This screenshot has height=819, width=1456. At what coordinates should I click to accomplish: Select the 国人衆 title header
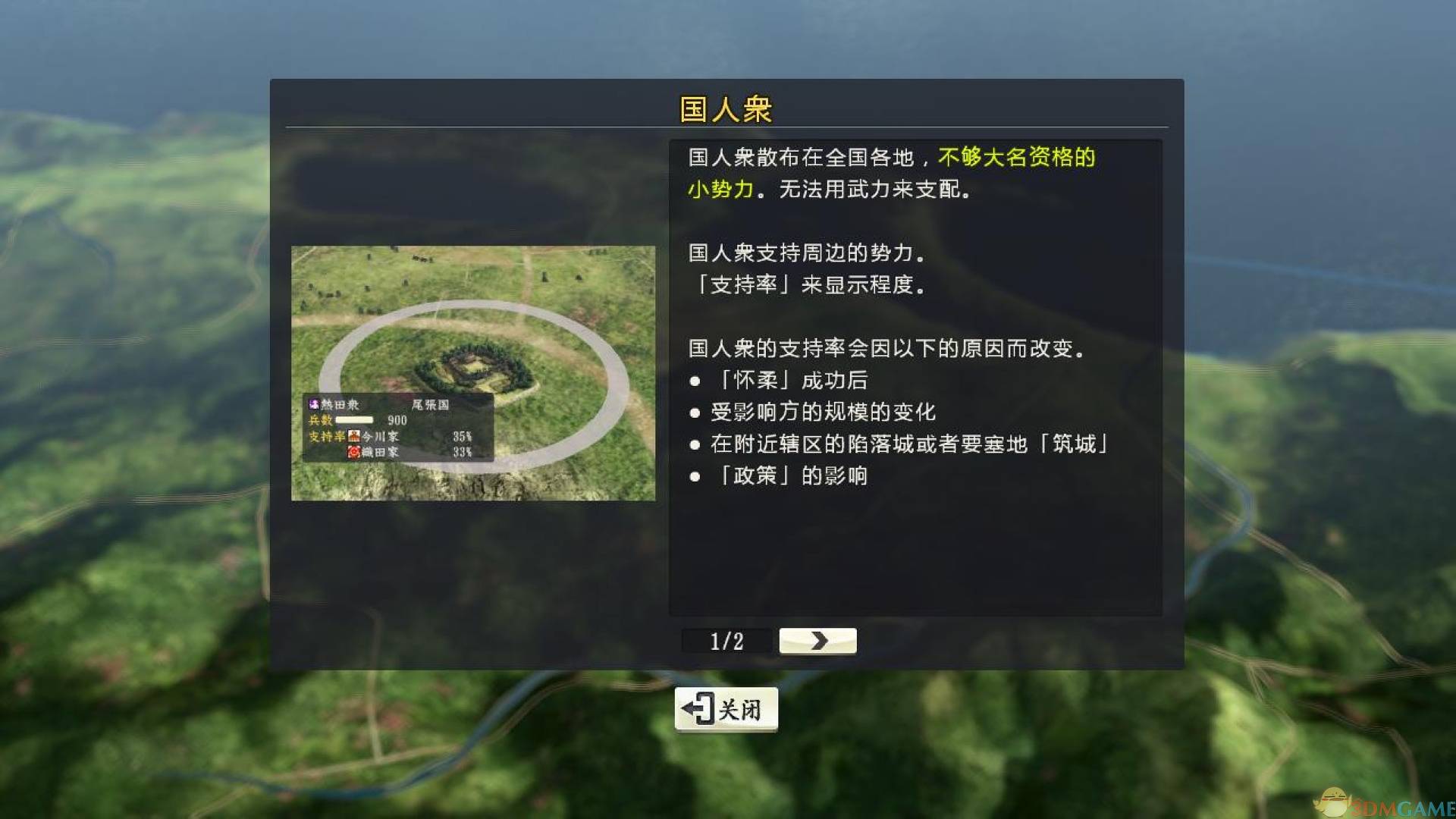726,108
